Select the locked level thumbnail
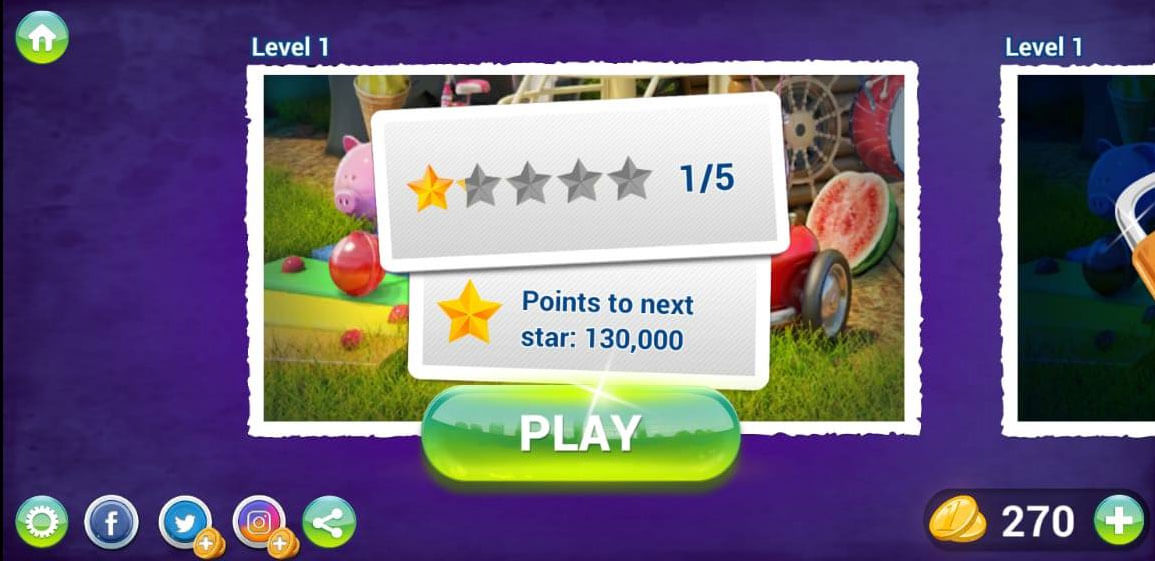The height and width of the screenshot is (561, 1155). (x=1086, y=250)
